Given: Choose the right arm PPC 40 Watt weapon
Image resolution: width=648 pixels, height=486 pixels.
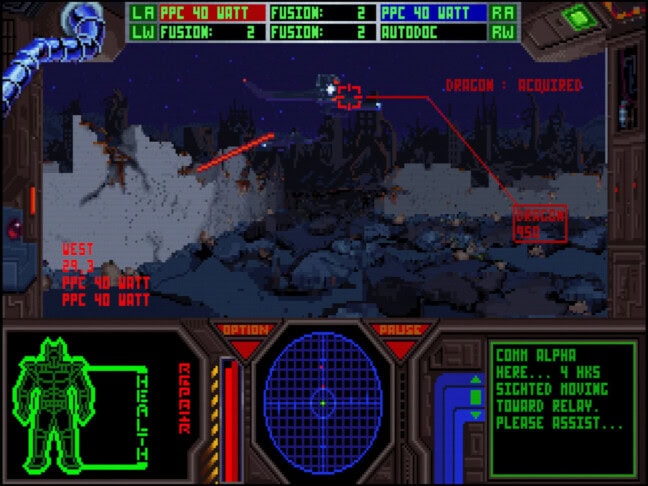Looking at the screenshot, I should (432, 13).
